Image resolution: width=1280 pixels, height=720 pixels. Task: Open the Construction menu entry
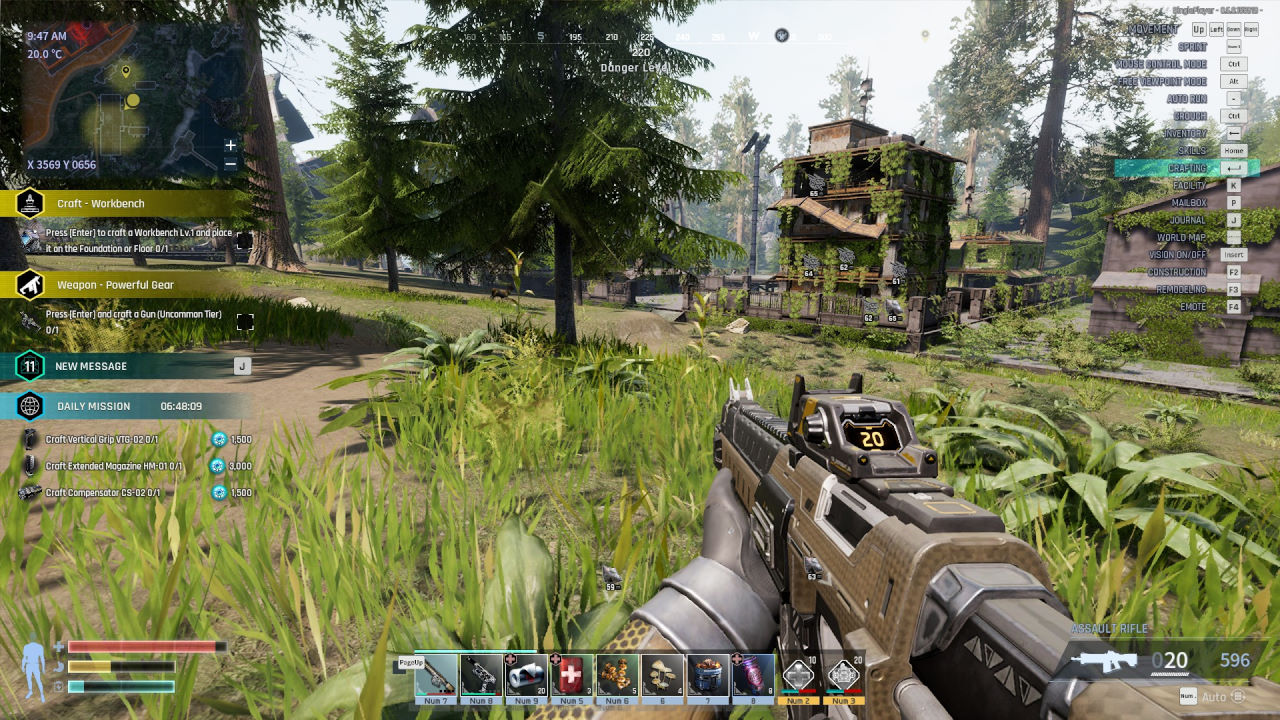1177,272
